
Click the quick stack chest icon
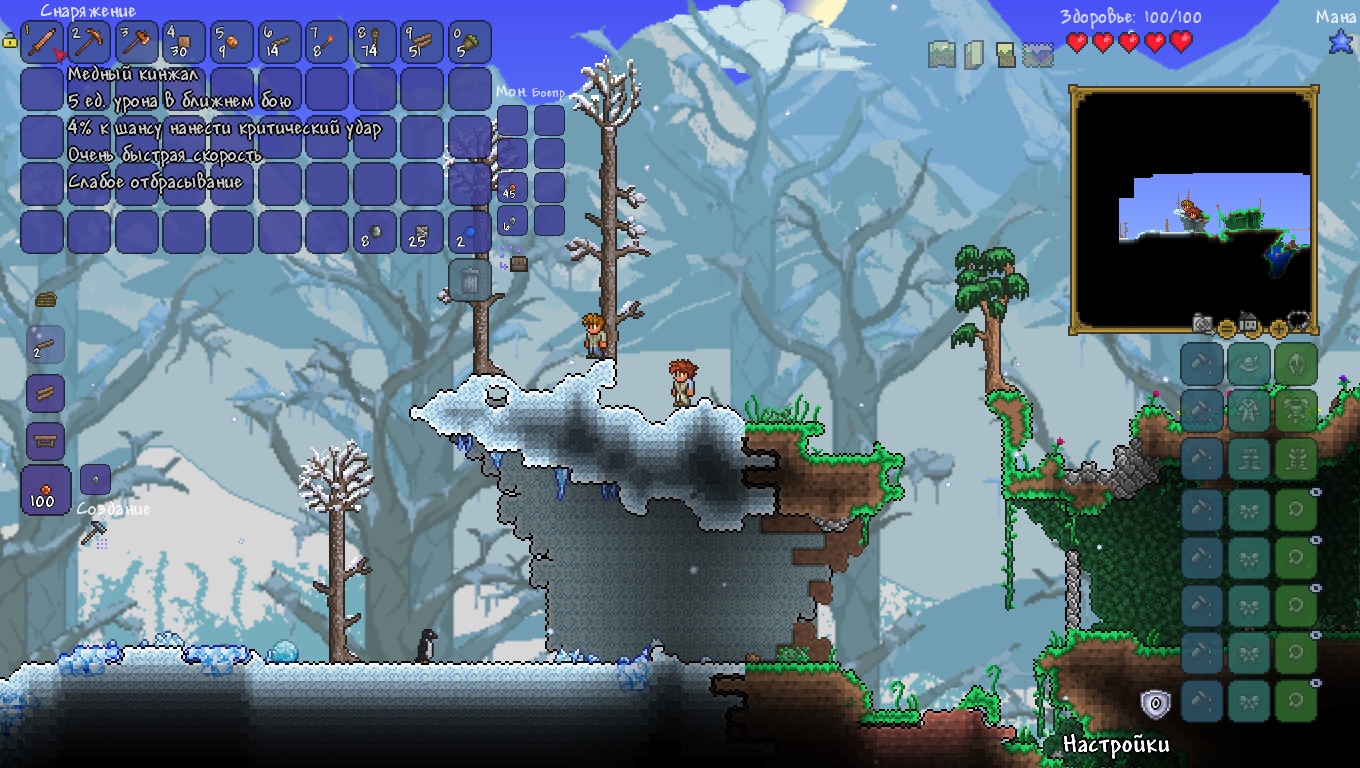[518, 263]
